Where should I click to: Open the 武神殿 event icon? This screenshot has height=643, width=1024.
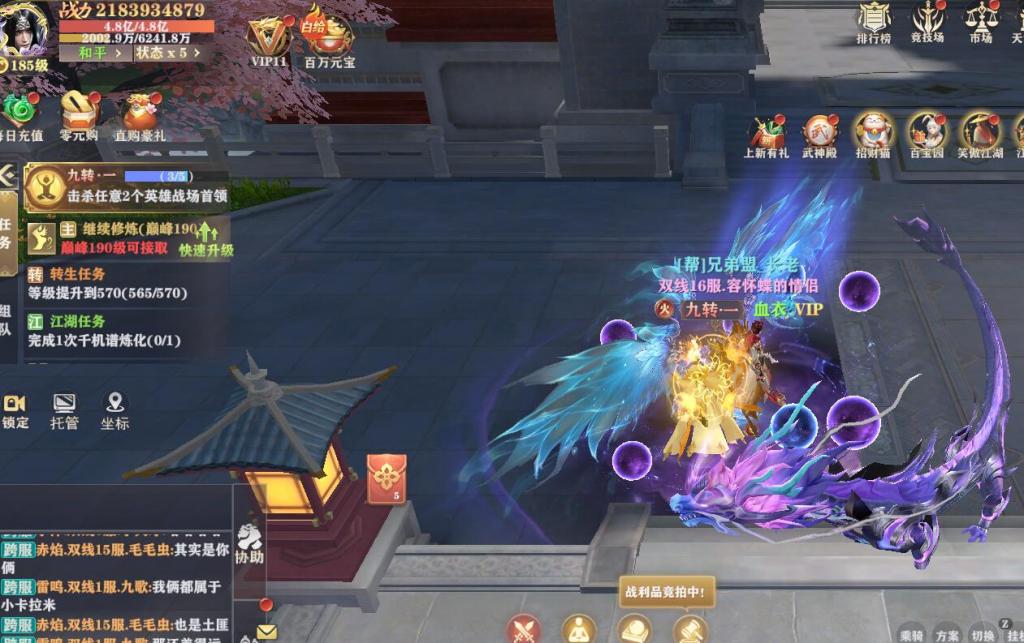point(819,135)
